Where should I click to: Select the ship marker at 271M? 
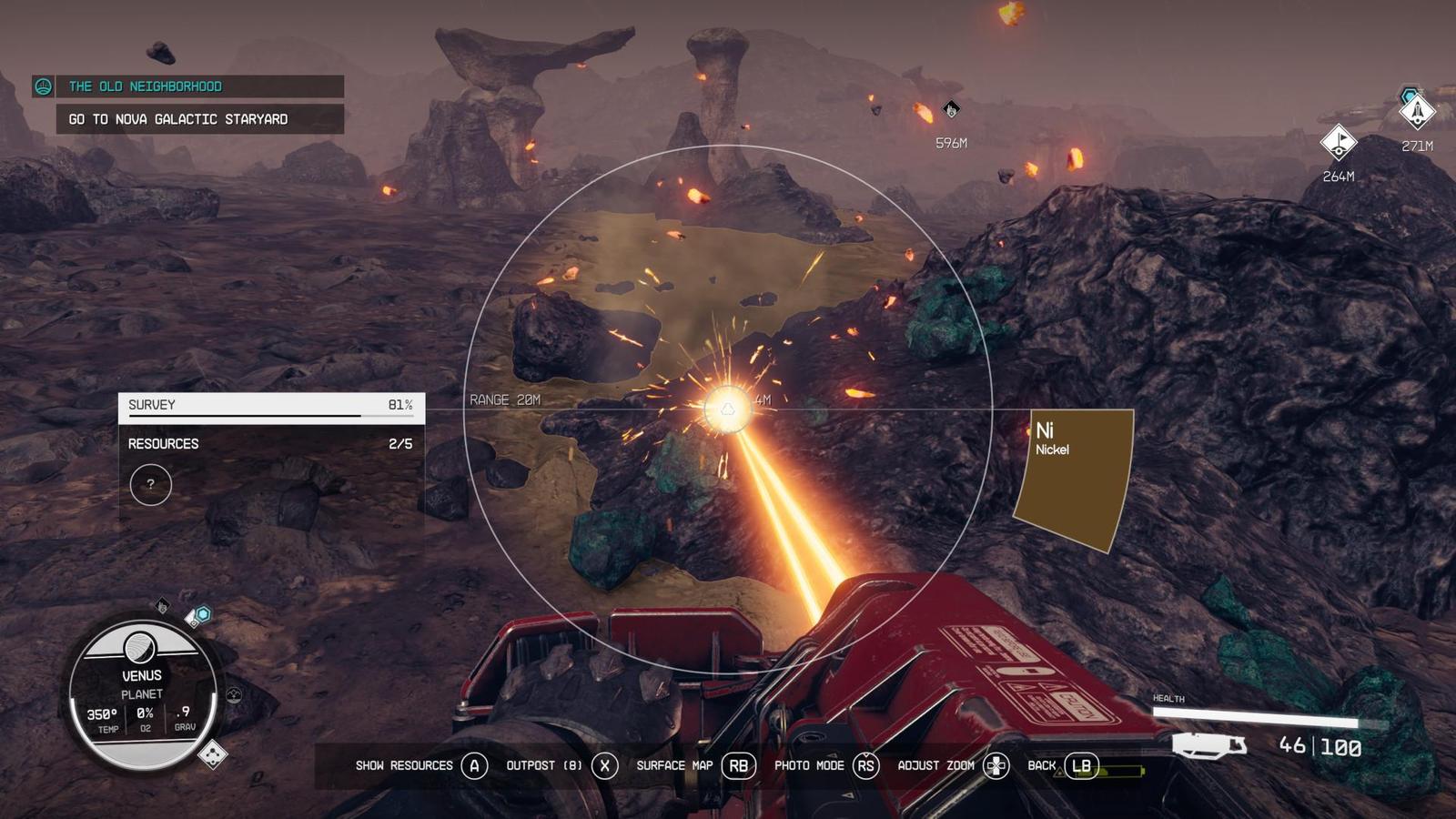(x=1417, y=112)
